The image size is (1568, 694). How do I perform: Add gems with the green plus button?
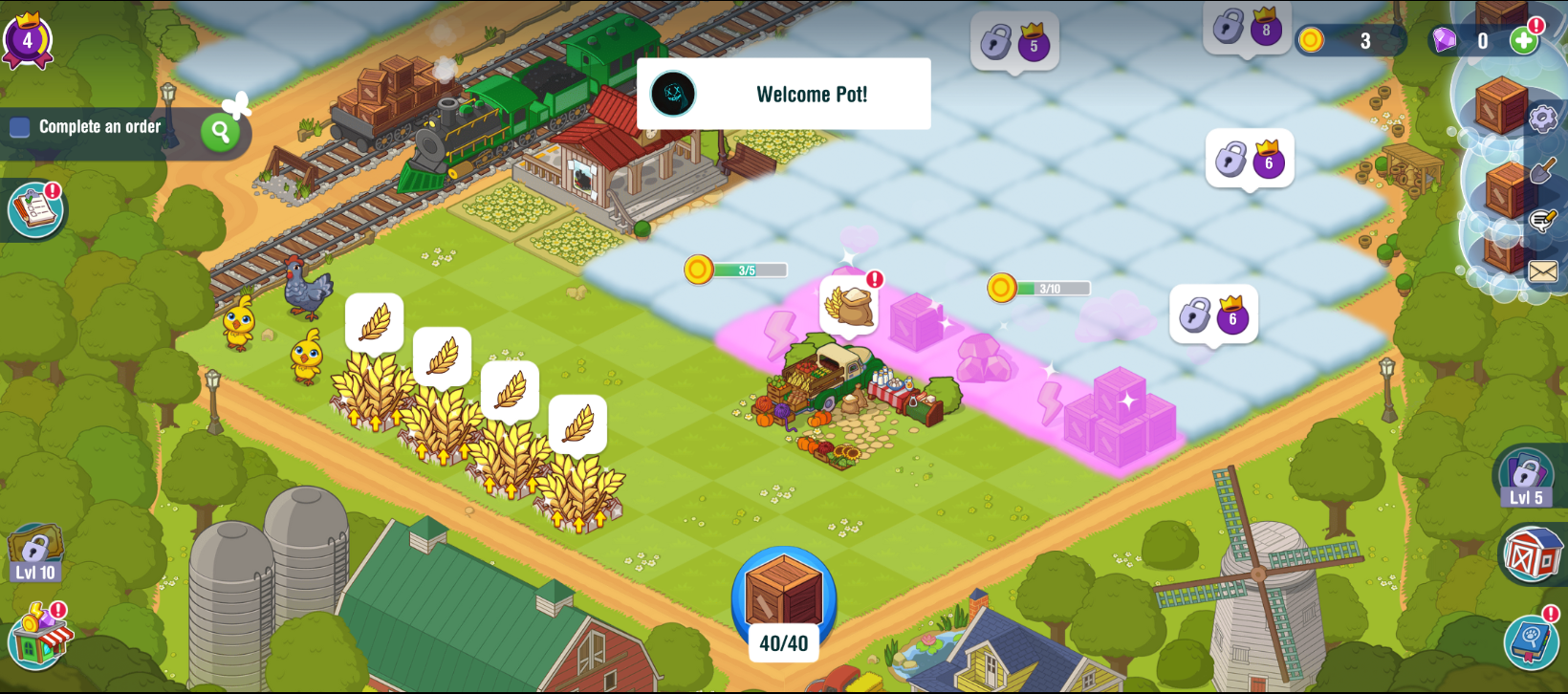[x=1524, y=40]
